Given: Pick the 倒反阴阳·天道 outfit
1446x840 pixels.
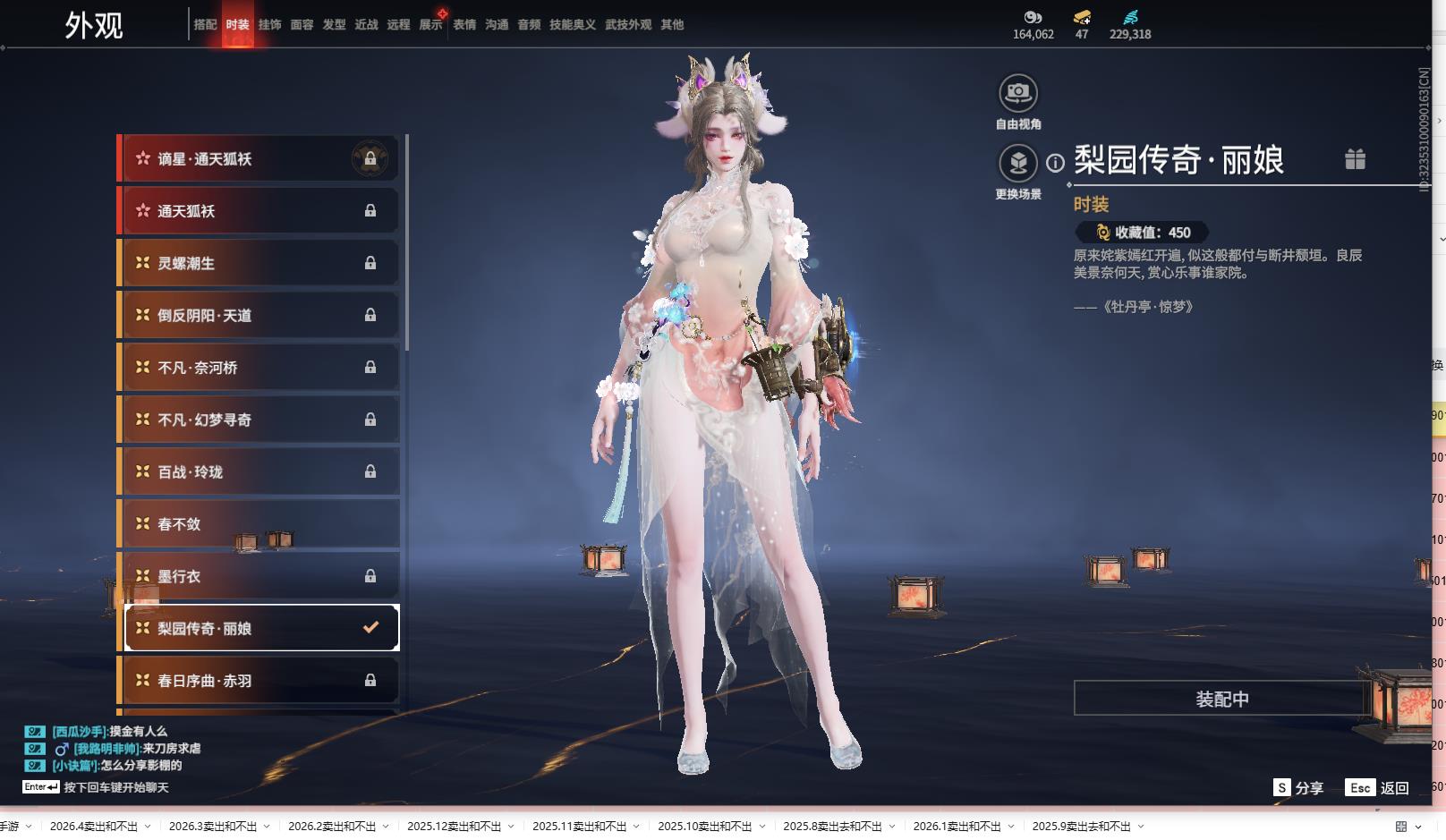Looking at the screenshot, I should (259, 315).
